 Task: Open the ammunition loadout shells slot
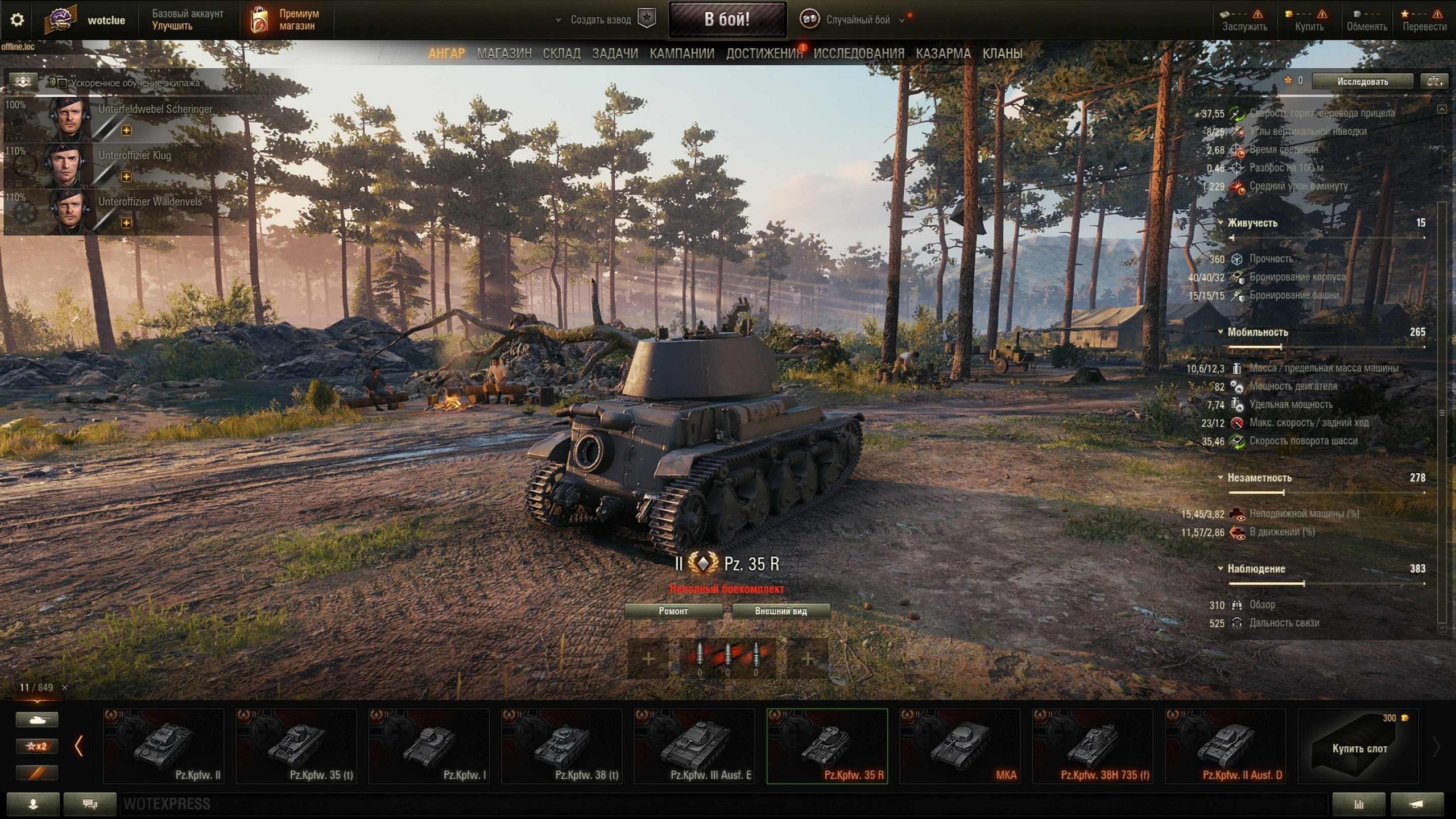[727, 659]
